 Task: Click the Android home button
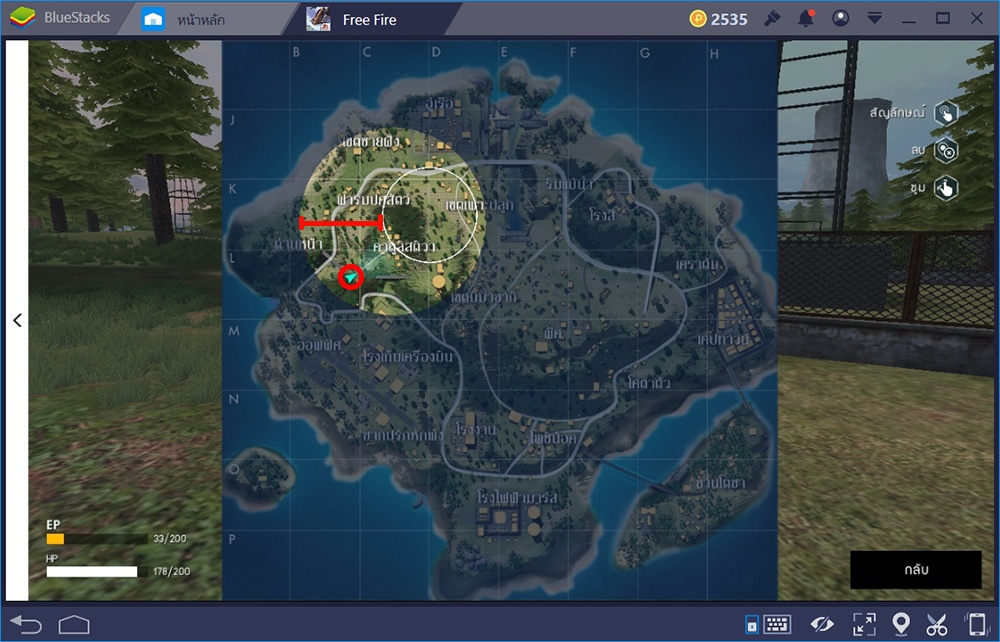click(74, 625)
